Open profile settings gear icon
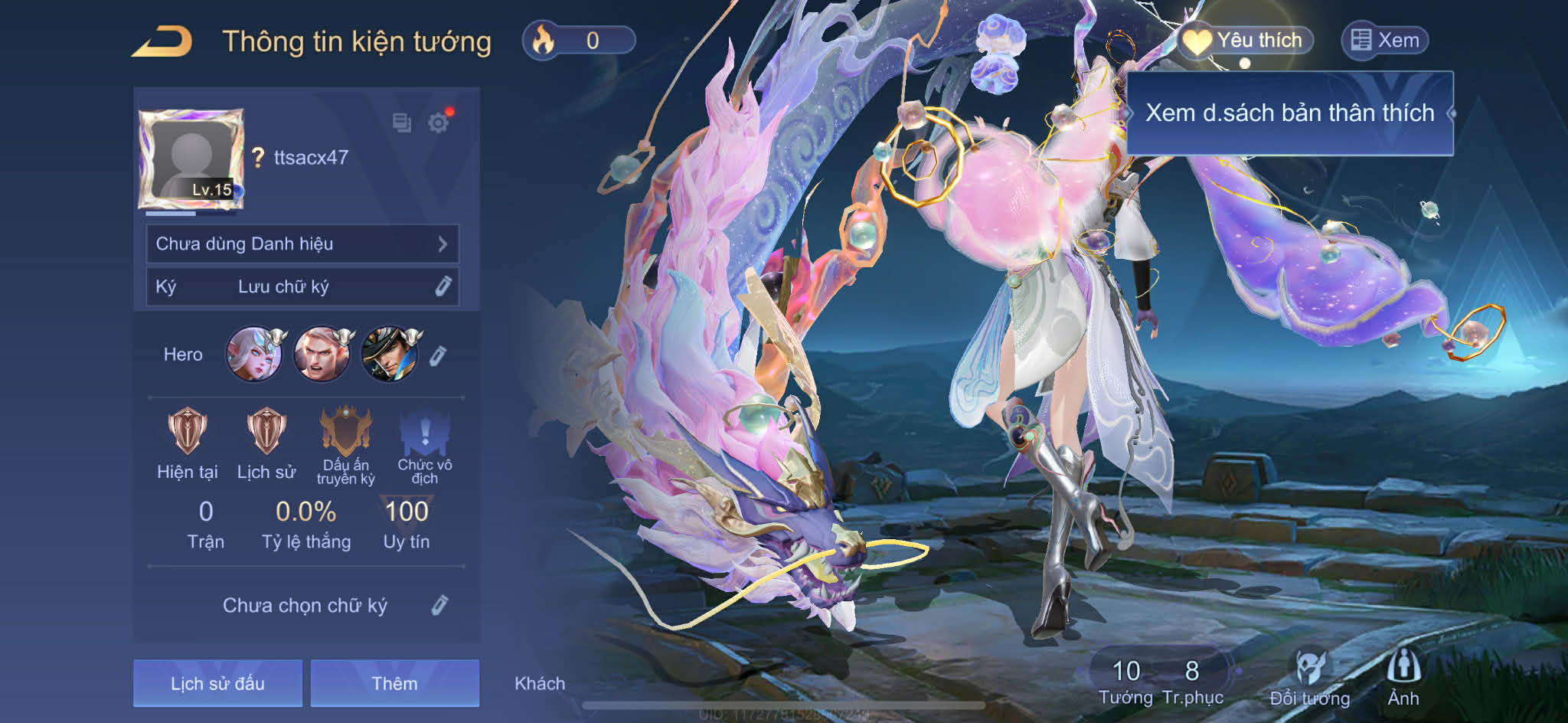 coord(439,123)
